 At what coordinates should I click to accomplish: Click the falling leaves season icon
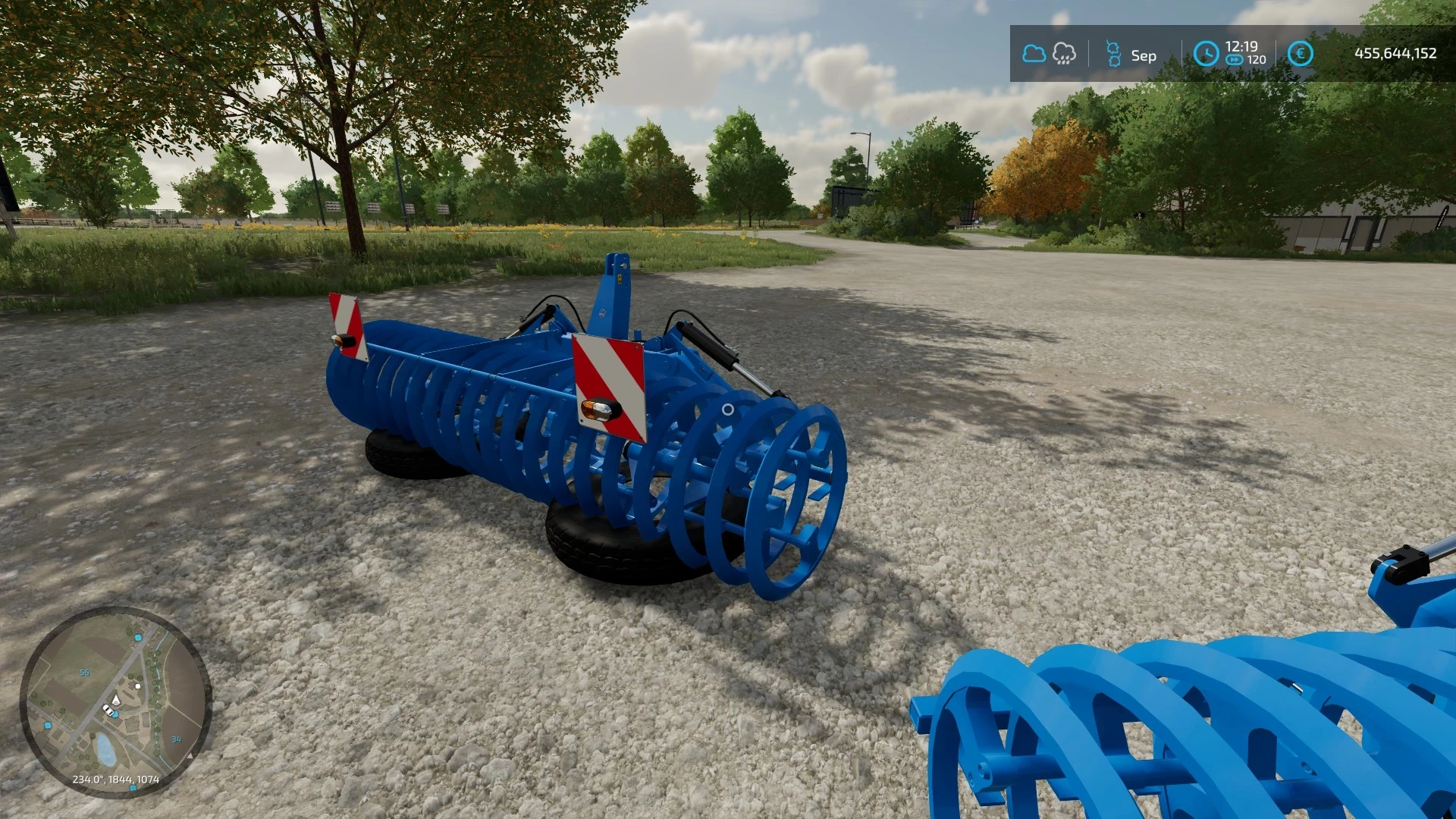[x=1112, y=53]
